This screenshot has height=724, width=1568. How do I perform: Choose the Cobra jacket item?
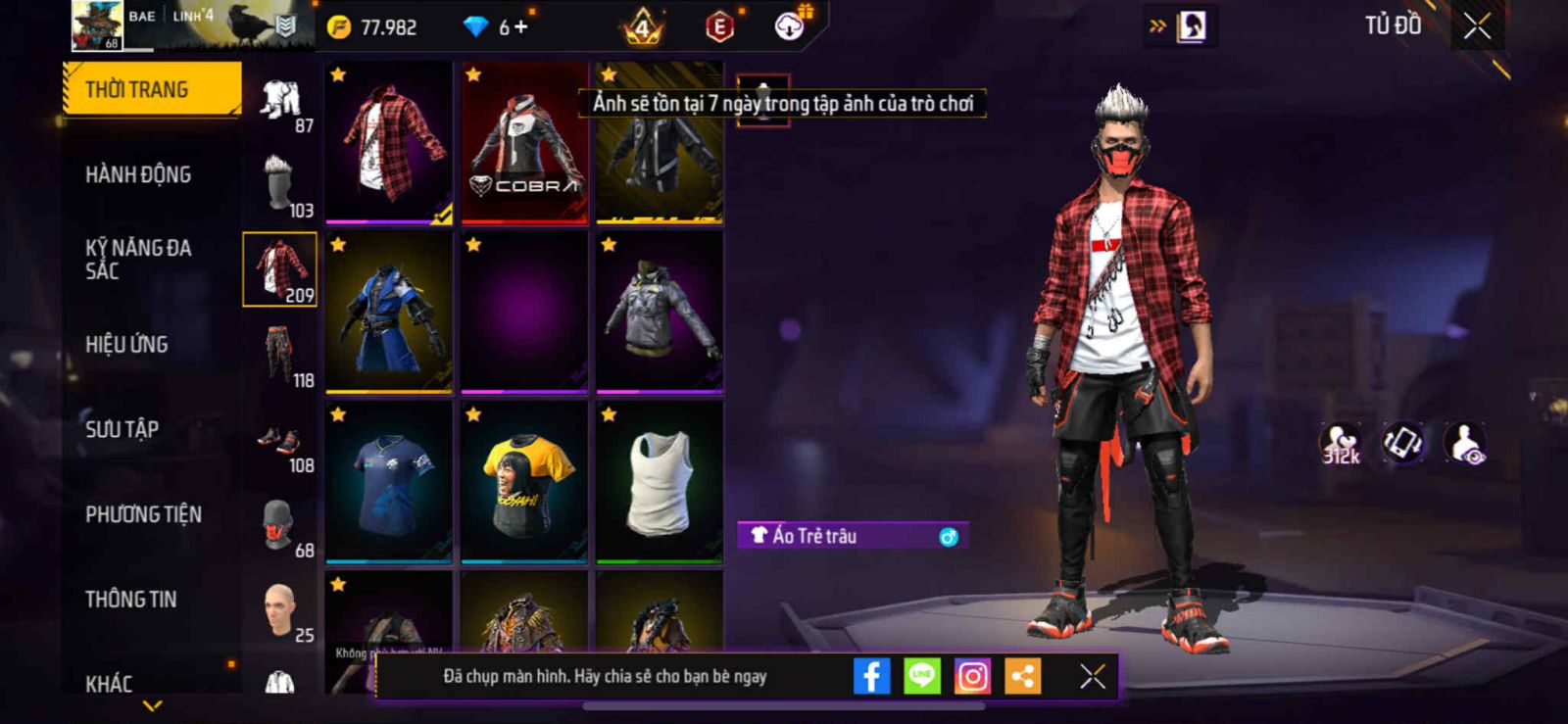(524, 142)
